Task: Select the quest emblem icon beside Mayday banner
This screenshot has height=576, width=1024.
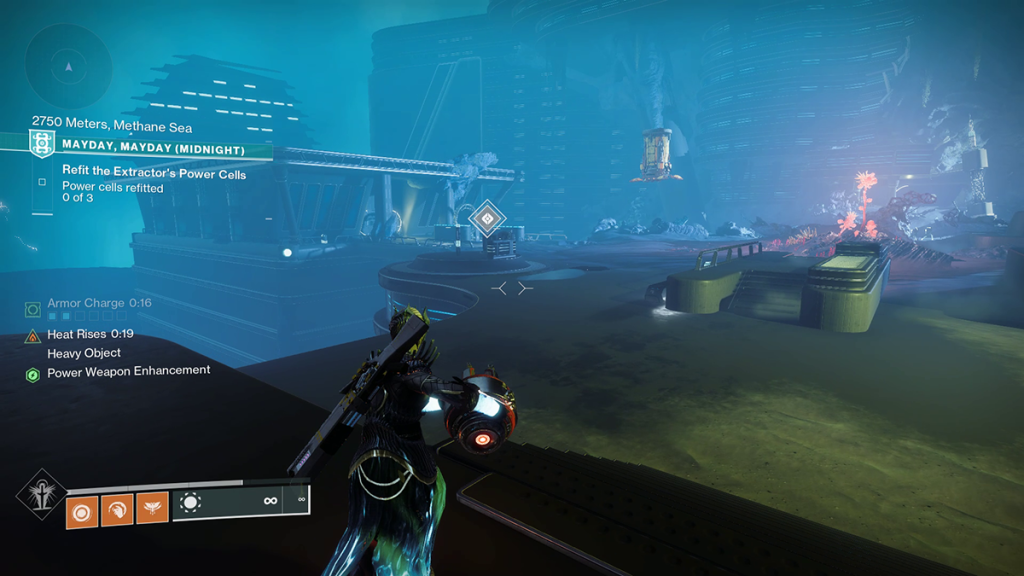Action: [x=42, y=143]
